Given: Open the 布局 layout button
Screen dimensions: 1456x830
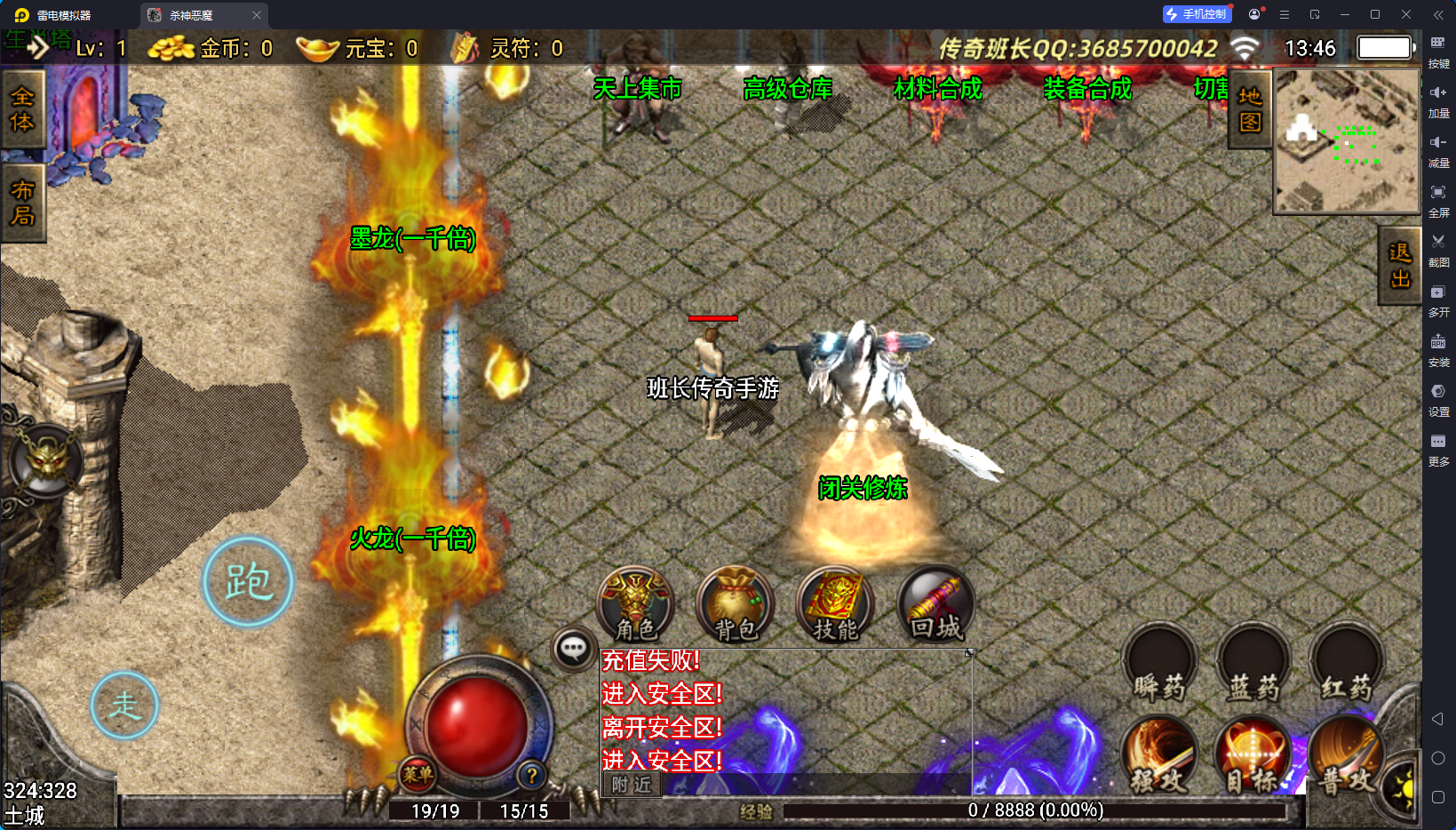Looking at the screenshot, I should click(x=22, y=204).
